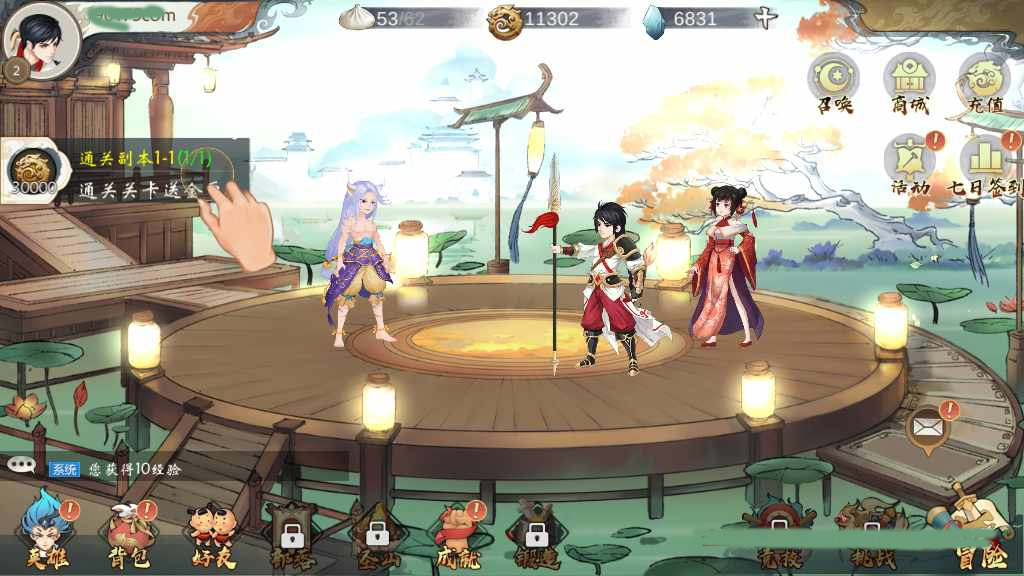Open the mail envelope icon
This screenshot has height=576, width=1024.
(x=927, y=429)
